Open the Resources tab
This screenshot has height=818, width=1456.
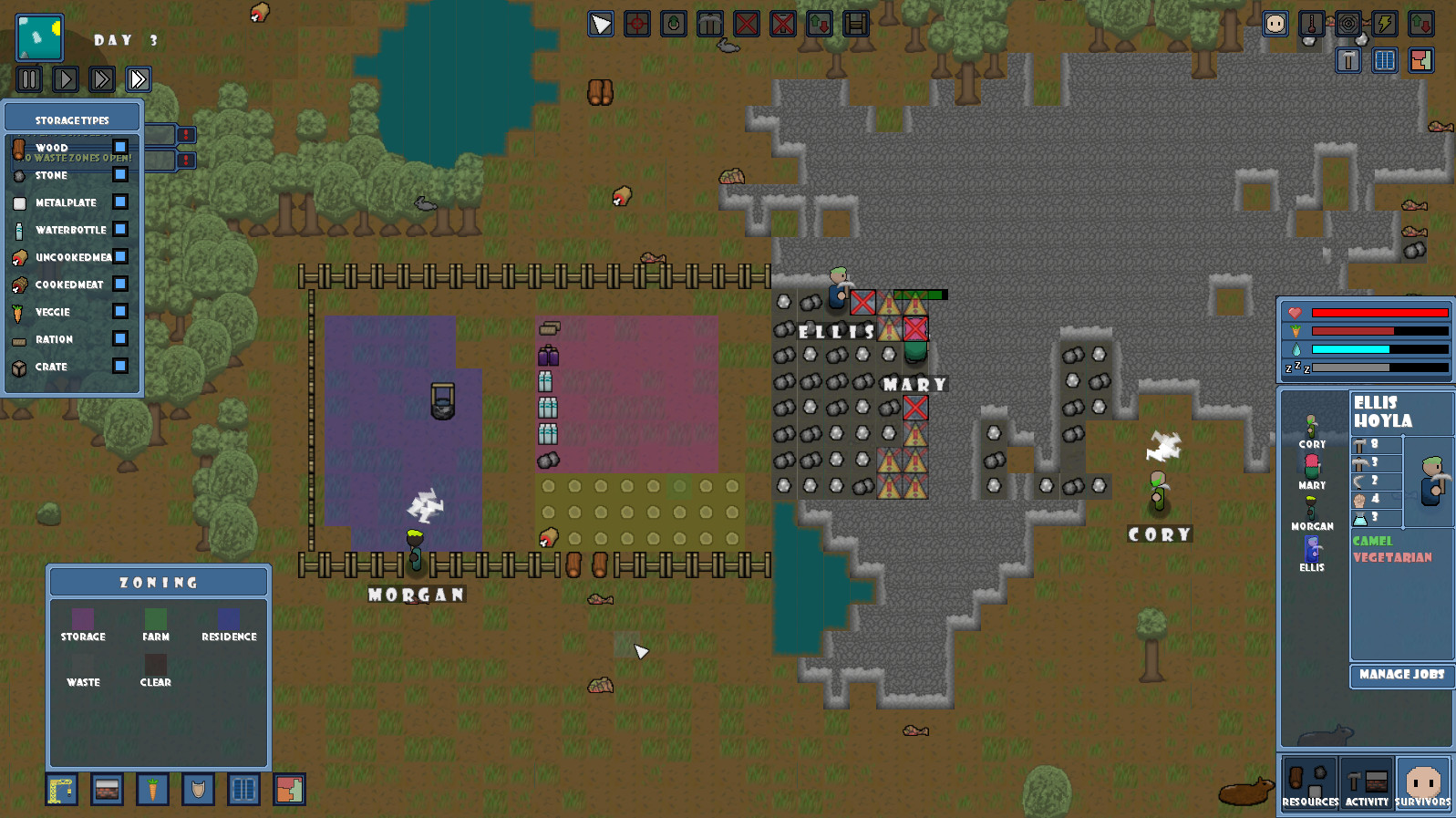tap(1310, 782)
